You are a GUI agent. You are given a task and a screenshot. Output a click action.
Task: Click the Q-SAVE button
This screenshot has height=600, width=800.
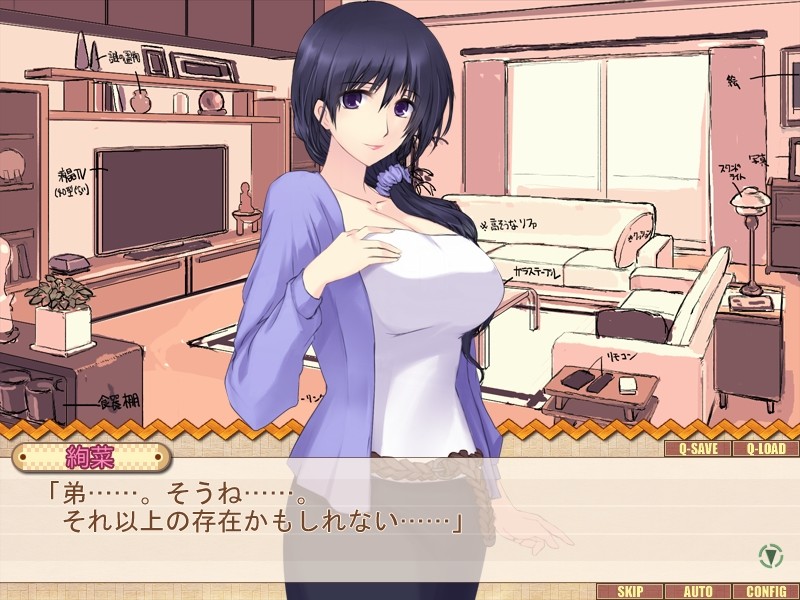click(x=698, y=449)
